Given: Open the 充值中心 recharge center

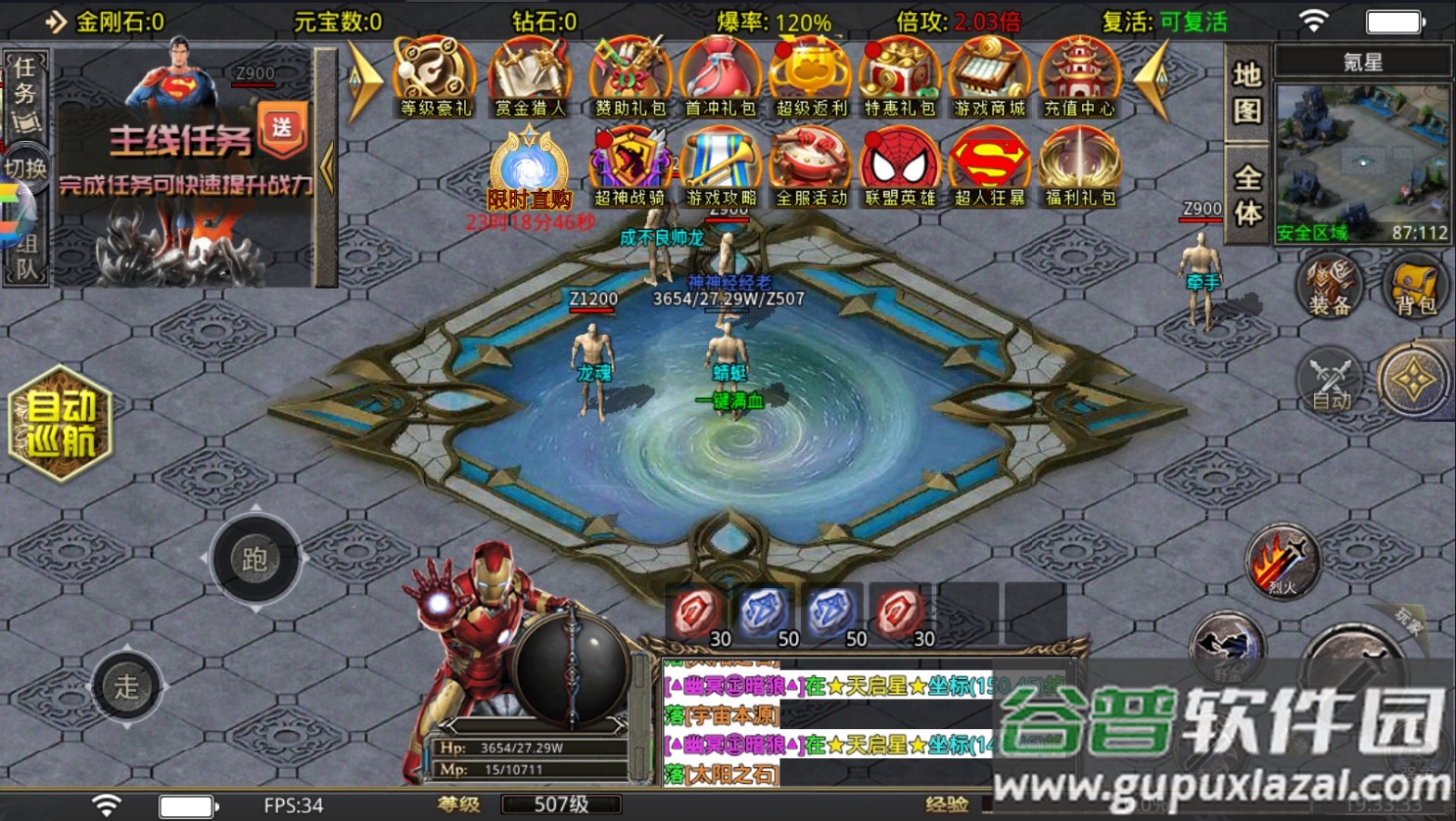Looking at the screenshot, I should tap(1079, 78).
